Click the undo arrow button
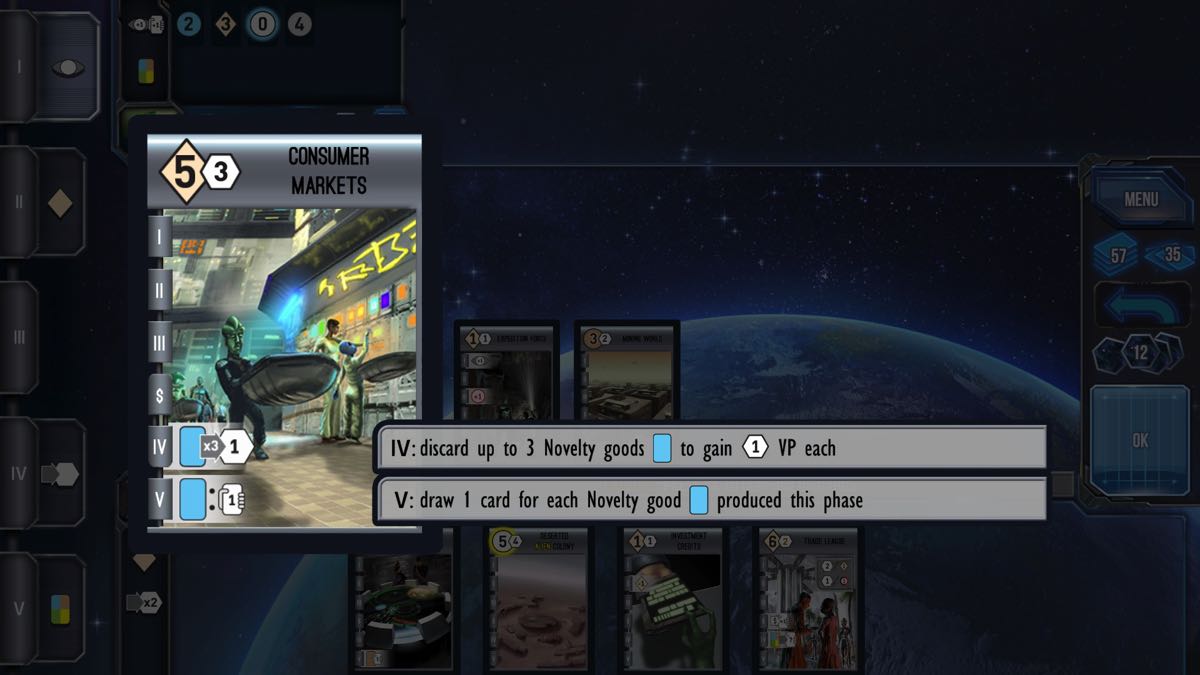Image resolution: width=1200 pixels, height=675 pixels. pos(1140,303)
